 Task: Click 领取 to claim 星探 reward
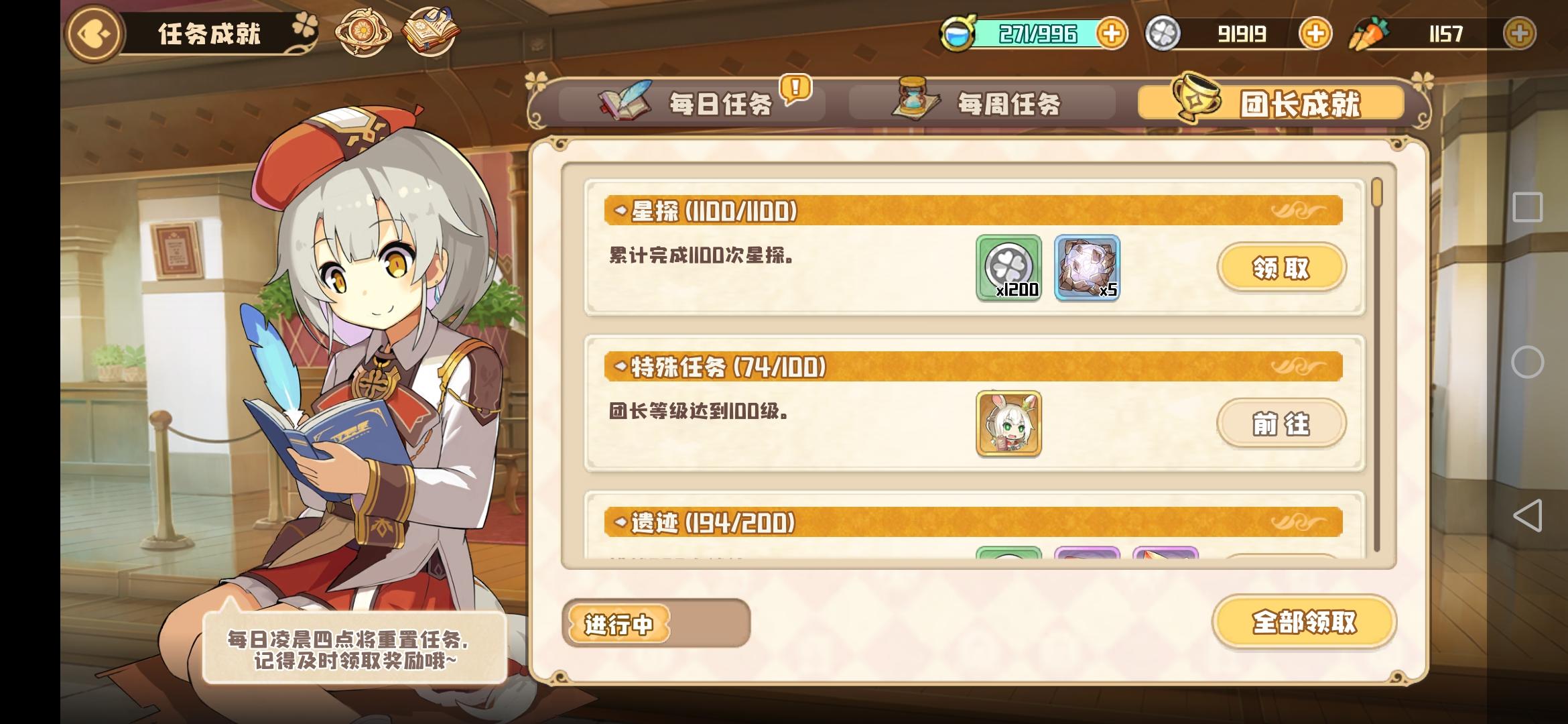click(x=1282, y=267)
